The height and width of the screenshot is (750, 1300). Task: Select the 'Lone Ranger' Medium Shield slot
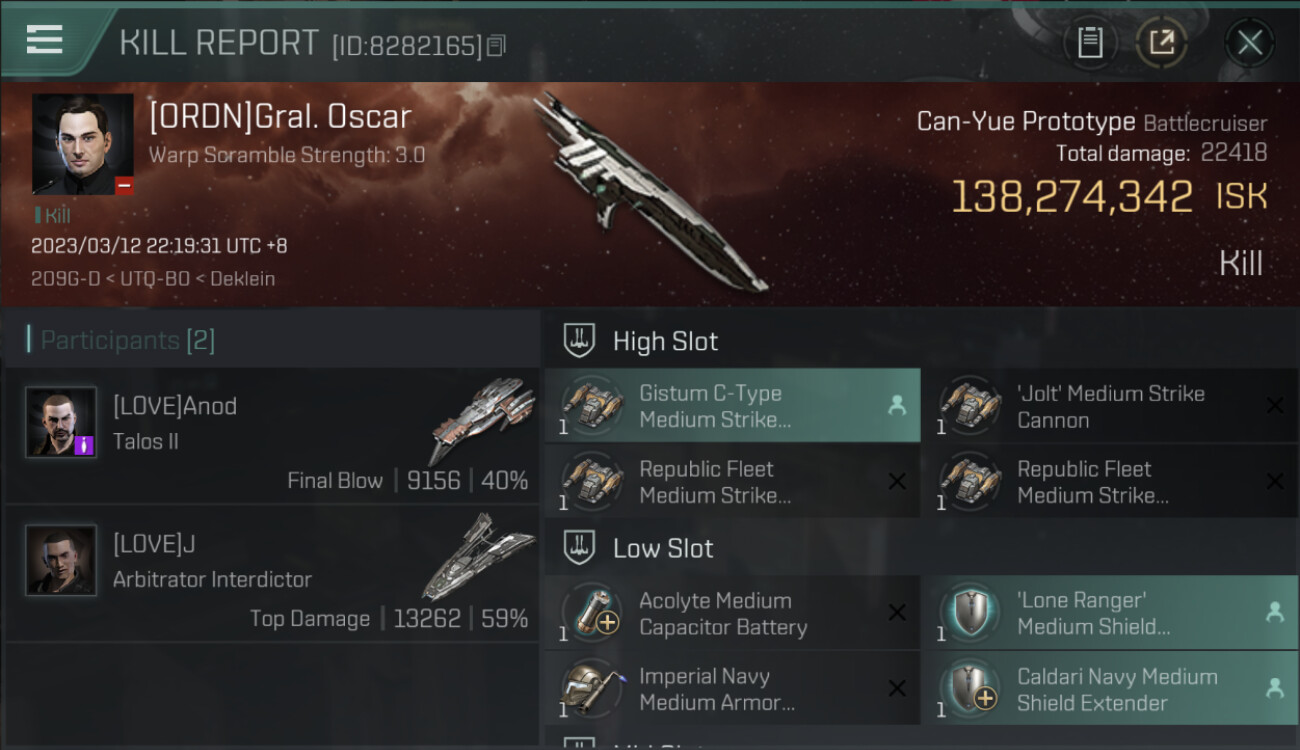[x=1110, y=613]
